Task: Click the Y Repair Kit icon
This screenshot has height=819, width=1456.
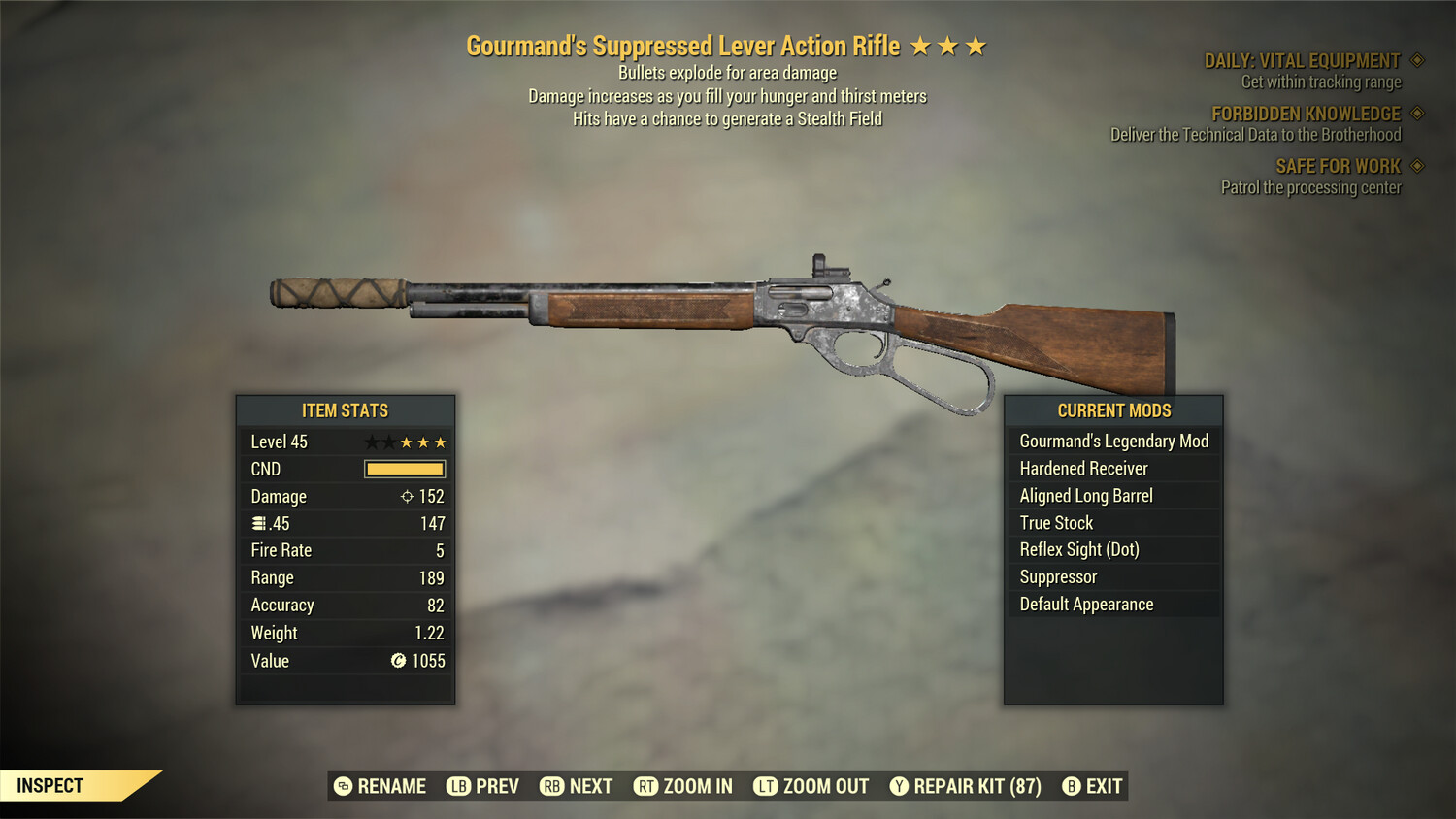Action: coord(898,786)
